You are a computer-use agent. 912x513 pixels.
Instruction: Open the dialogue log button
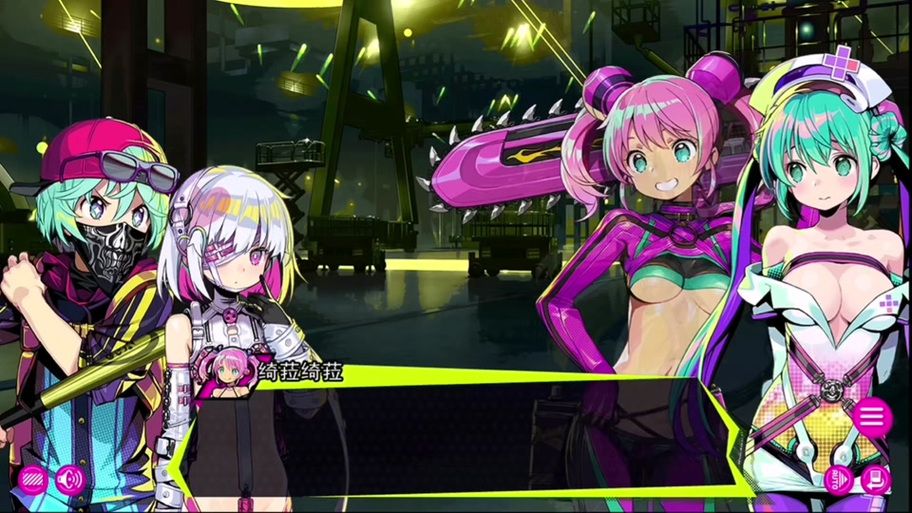[x=875, y=480]
